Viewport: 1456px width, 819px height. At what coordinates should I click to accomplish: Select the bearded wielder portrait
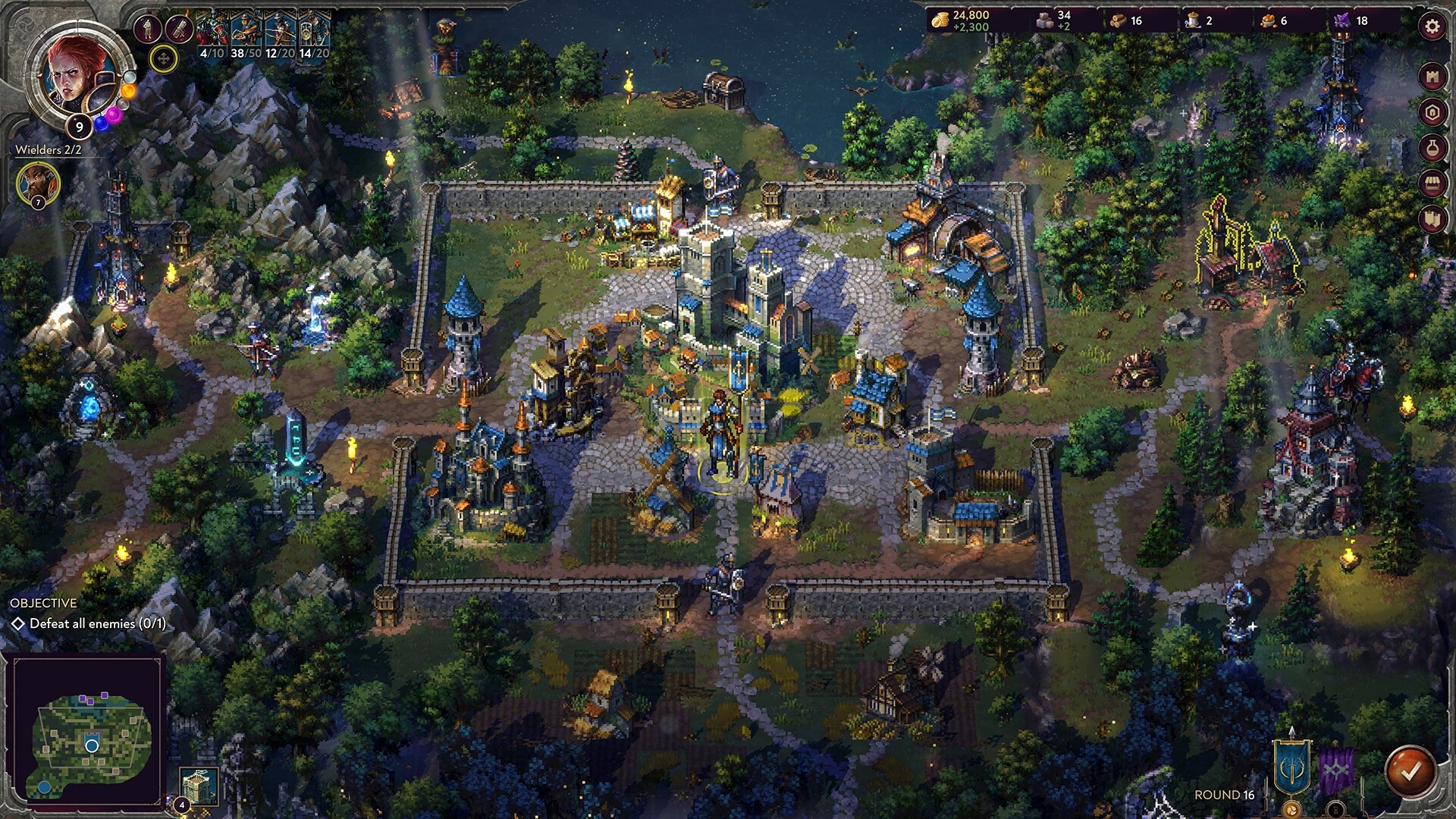[37, 183]
